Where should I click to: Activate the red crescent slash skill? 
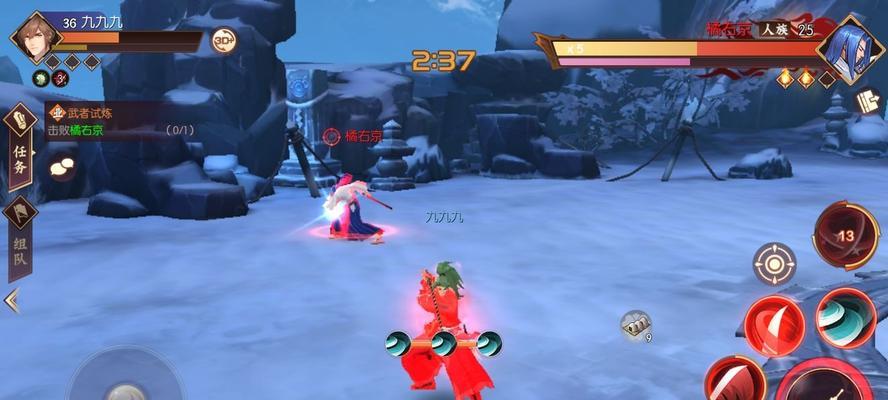pos(773,324)
